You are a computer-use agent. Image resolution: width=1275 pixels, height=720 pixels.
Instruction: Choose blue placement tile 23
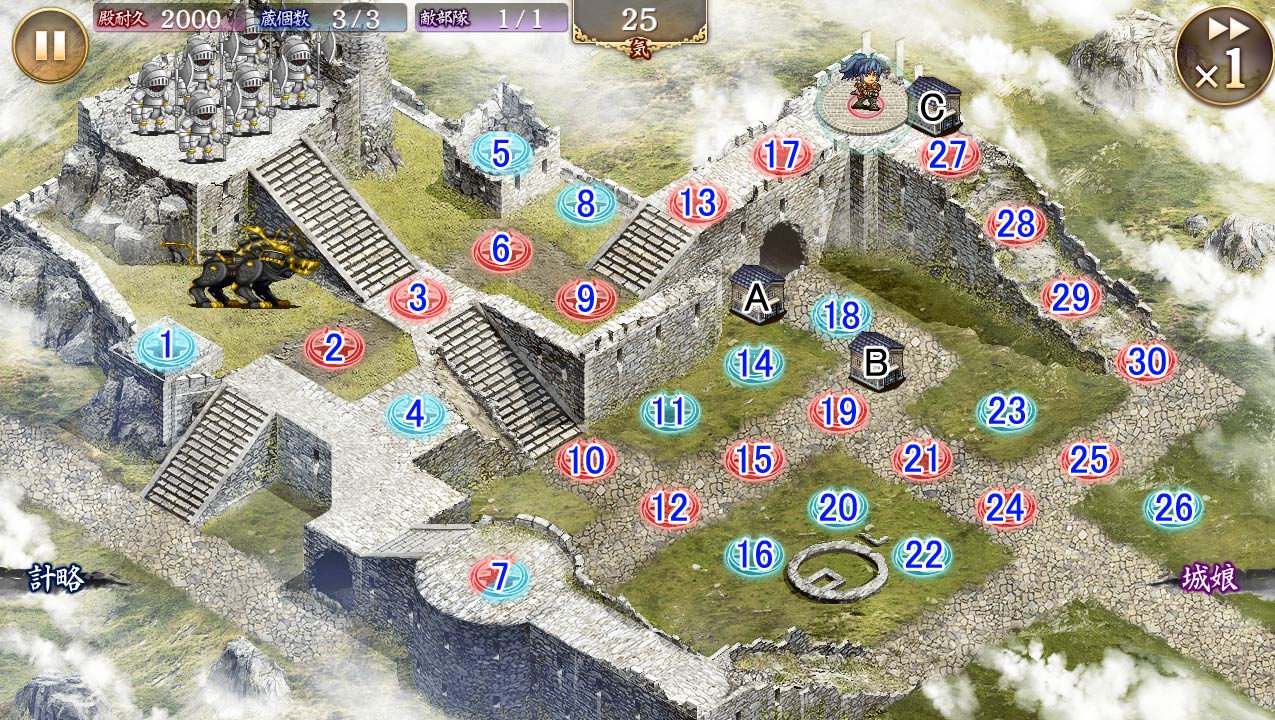coord(1006,412)
